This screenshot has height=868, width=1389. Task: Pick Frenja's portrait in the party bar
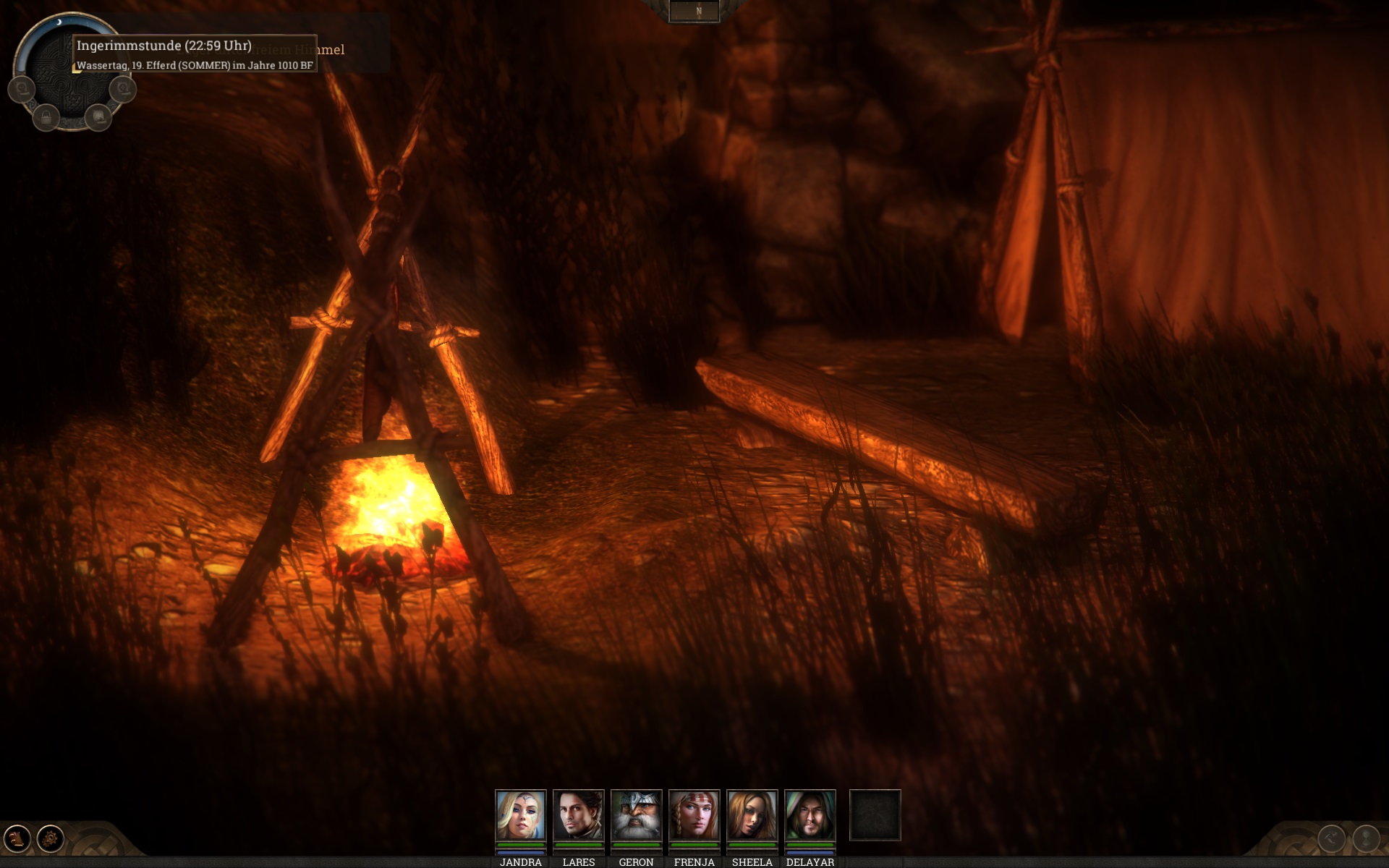point(694,815)
